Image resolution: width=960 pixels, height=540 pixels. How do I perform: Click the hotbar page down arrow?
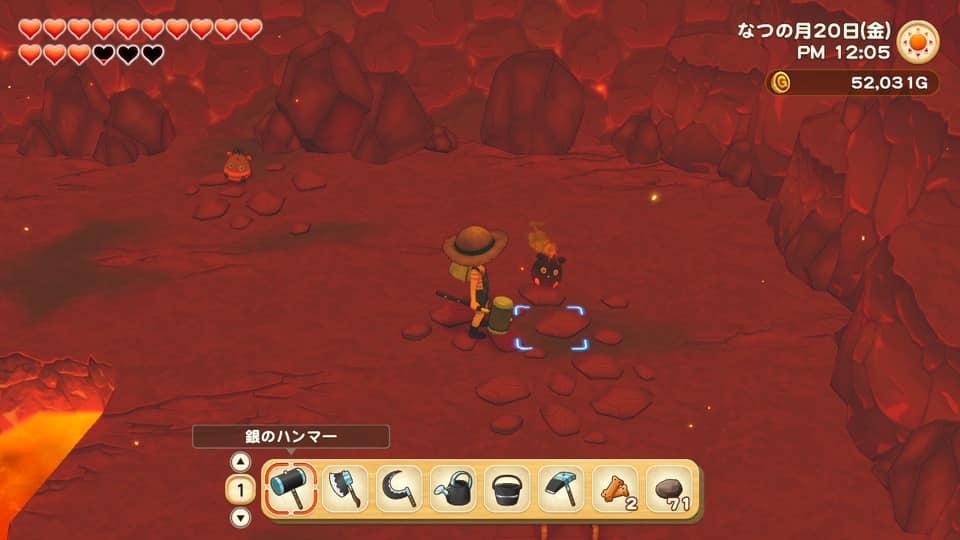[240, 517]
